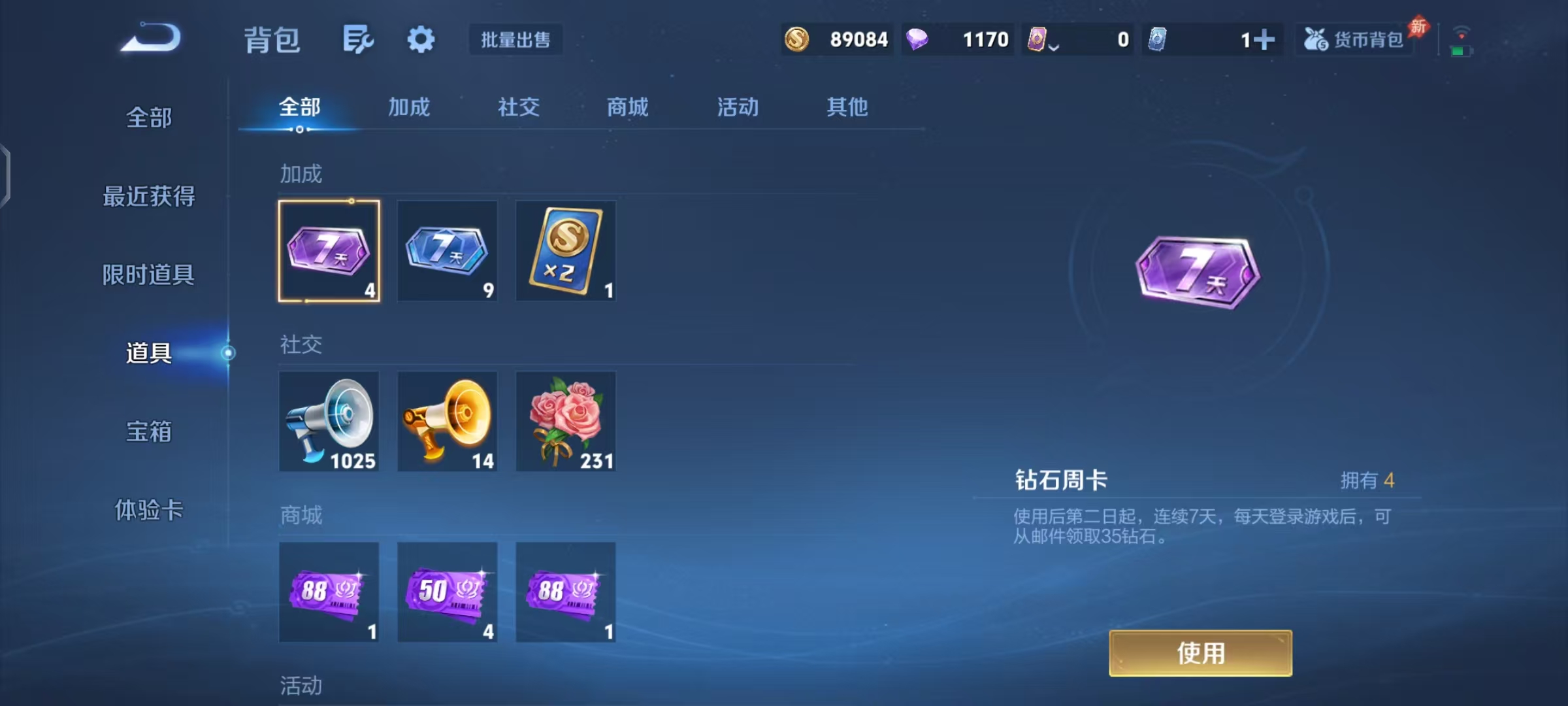Select the rose bouquet item
The height and width of the screenshot is (706, 1568).
(566, 421)
